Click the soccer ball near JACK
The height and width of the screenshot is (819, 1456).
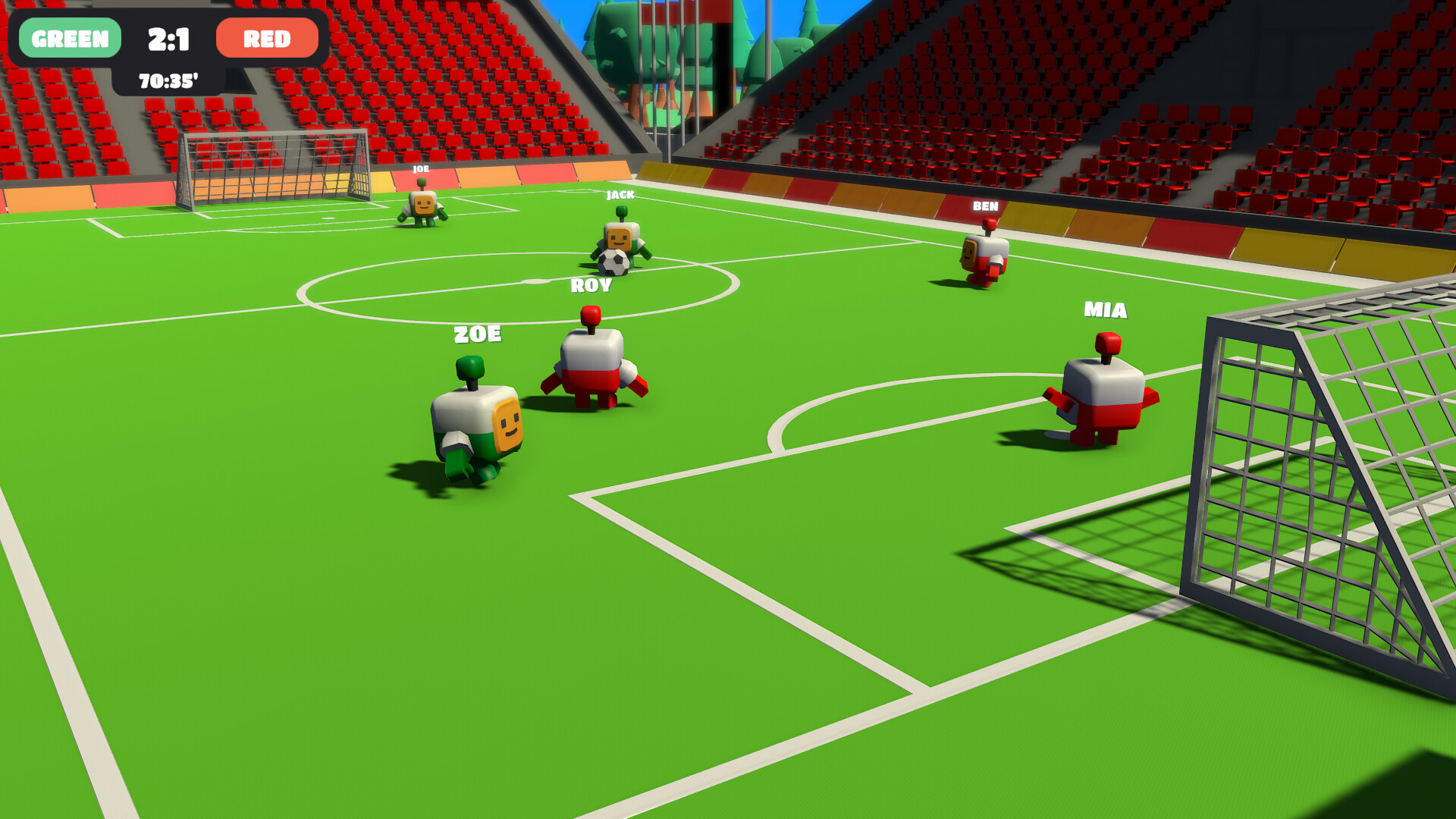[x=611, y=262]
